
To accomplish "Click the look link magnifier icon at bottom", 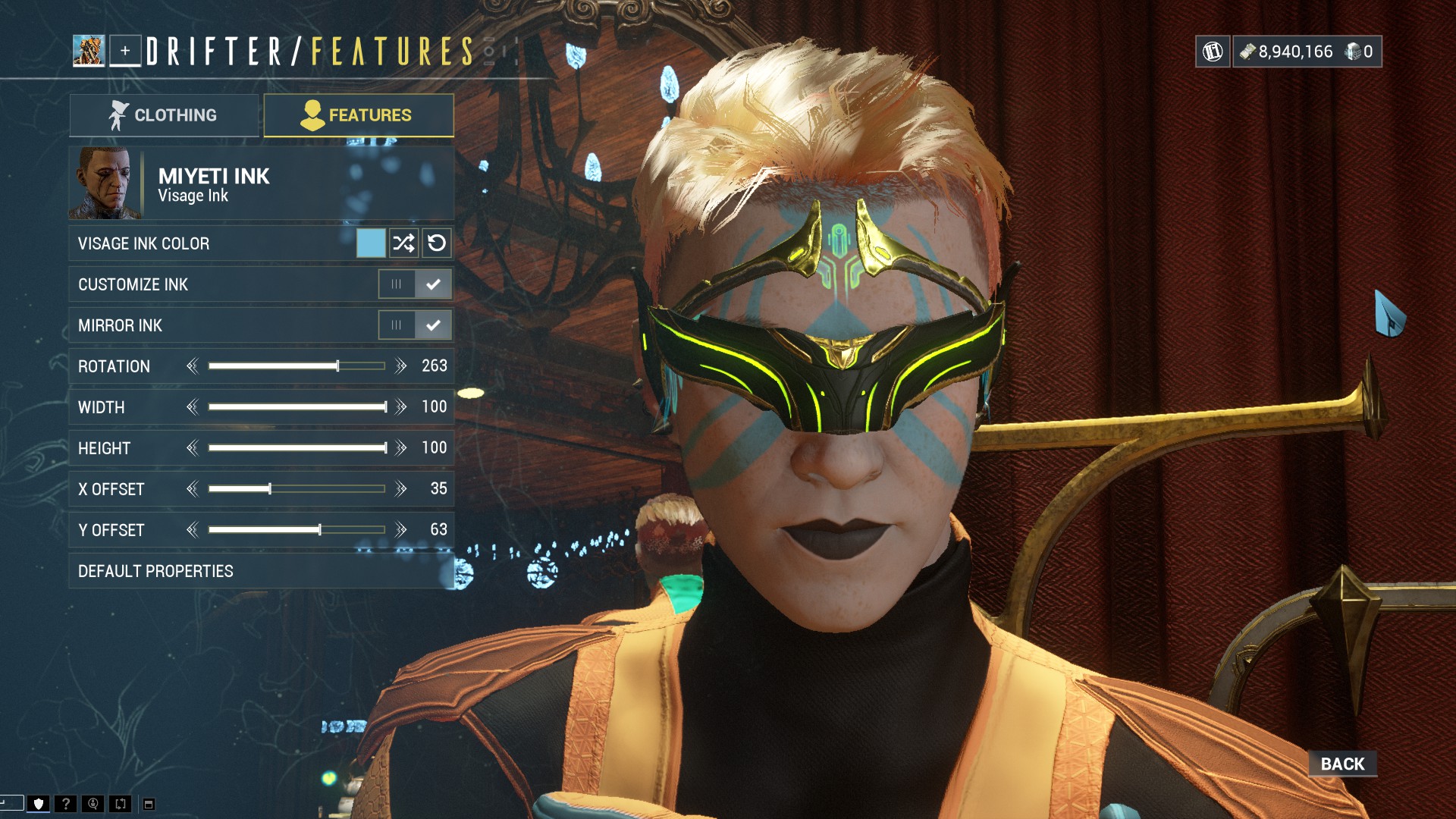I will pyautogui.click(x=93, y=805).
